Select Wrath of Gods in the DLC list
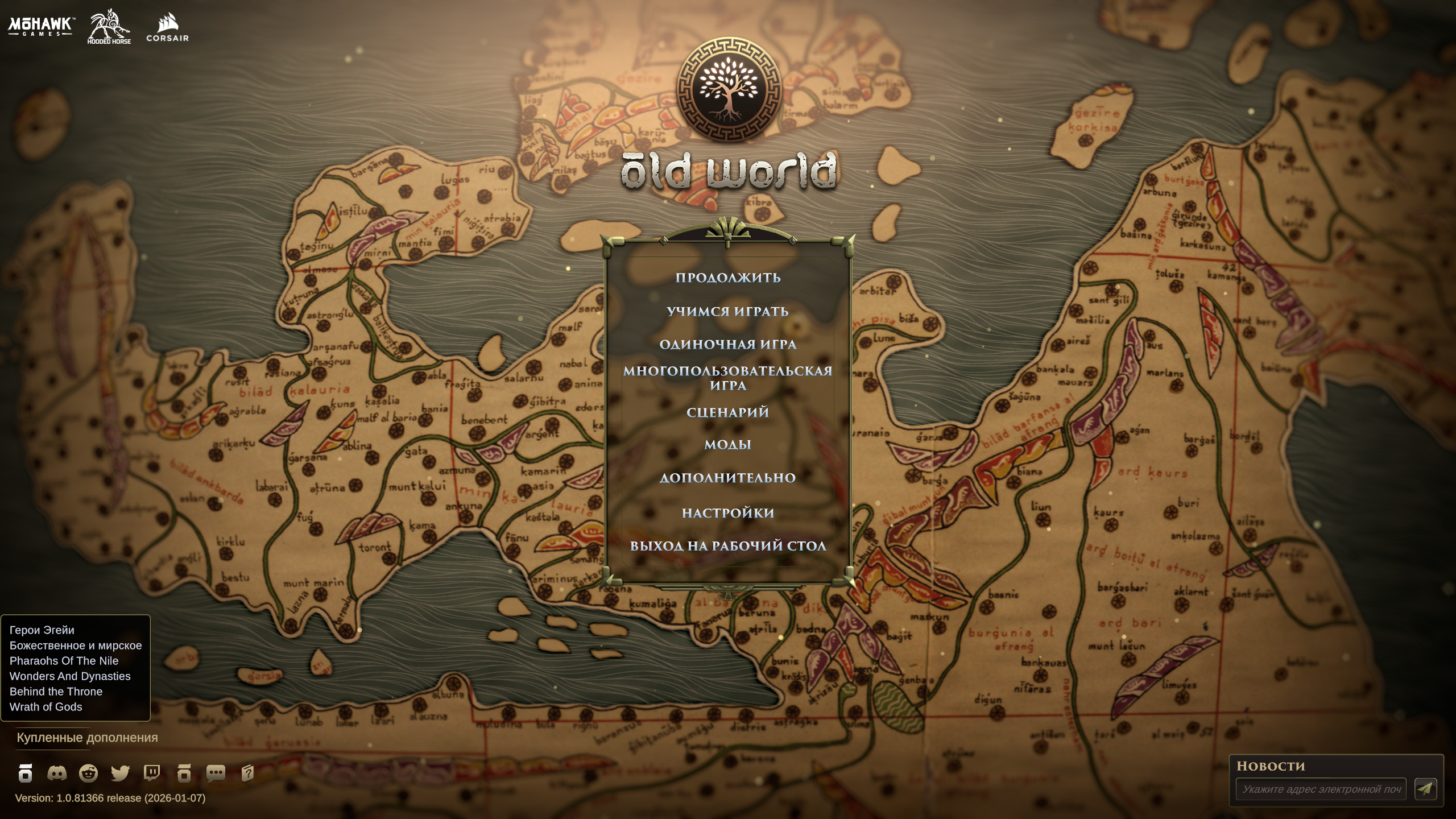This screenshot has width=1456, height=819. 45,707
